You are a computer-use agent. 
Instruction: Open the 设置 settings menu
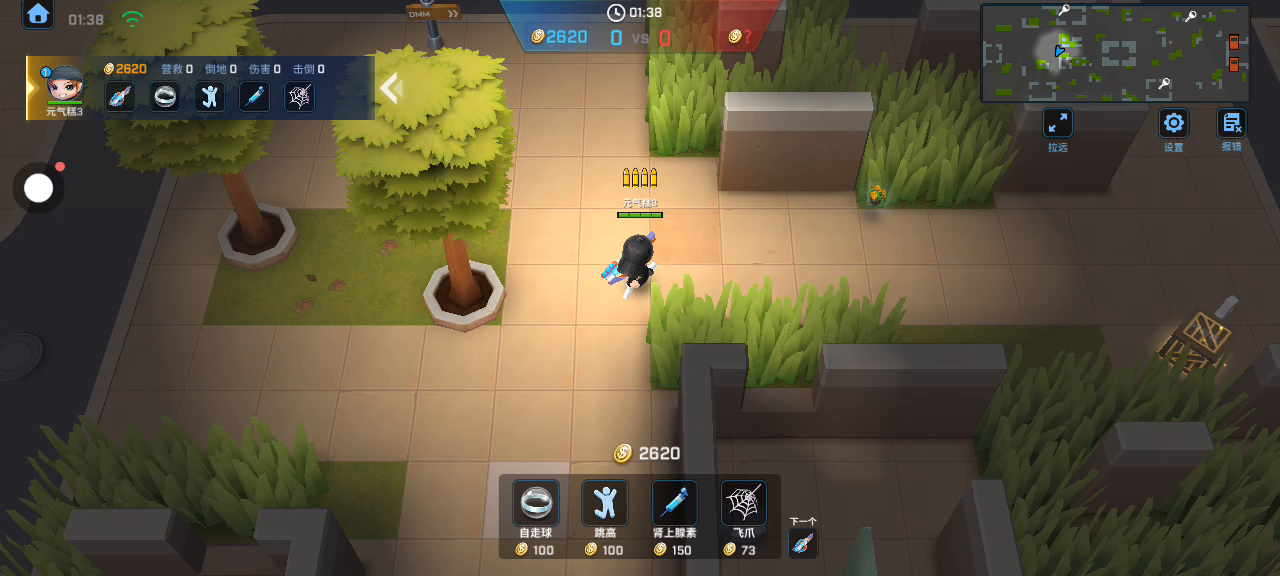click(x=1173, y=124)
